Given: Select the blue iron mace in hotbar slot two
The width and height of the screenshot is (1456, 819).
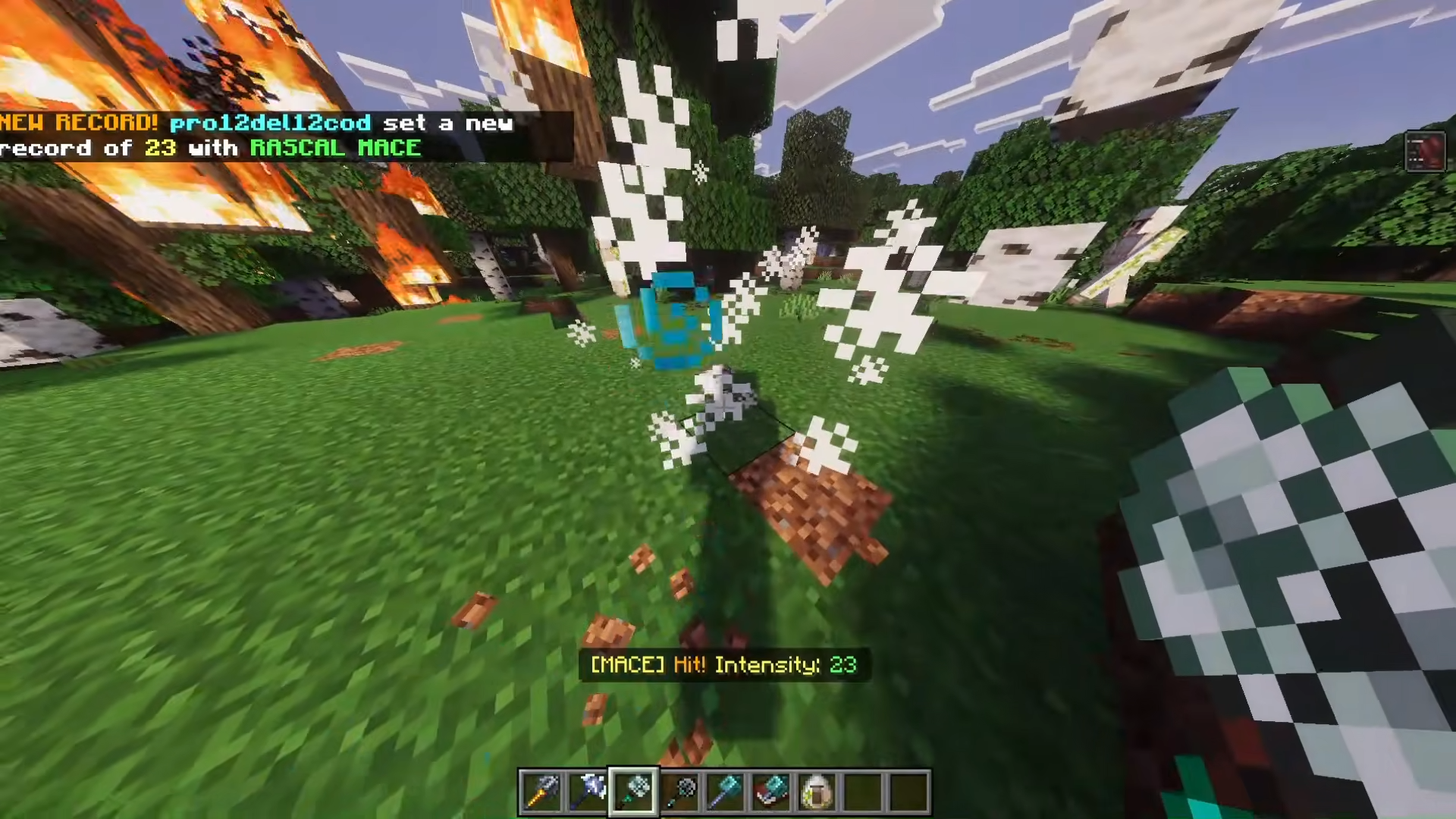Looking at the screenshot, I should [588, 790].
